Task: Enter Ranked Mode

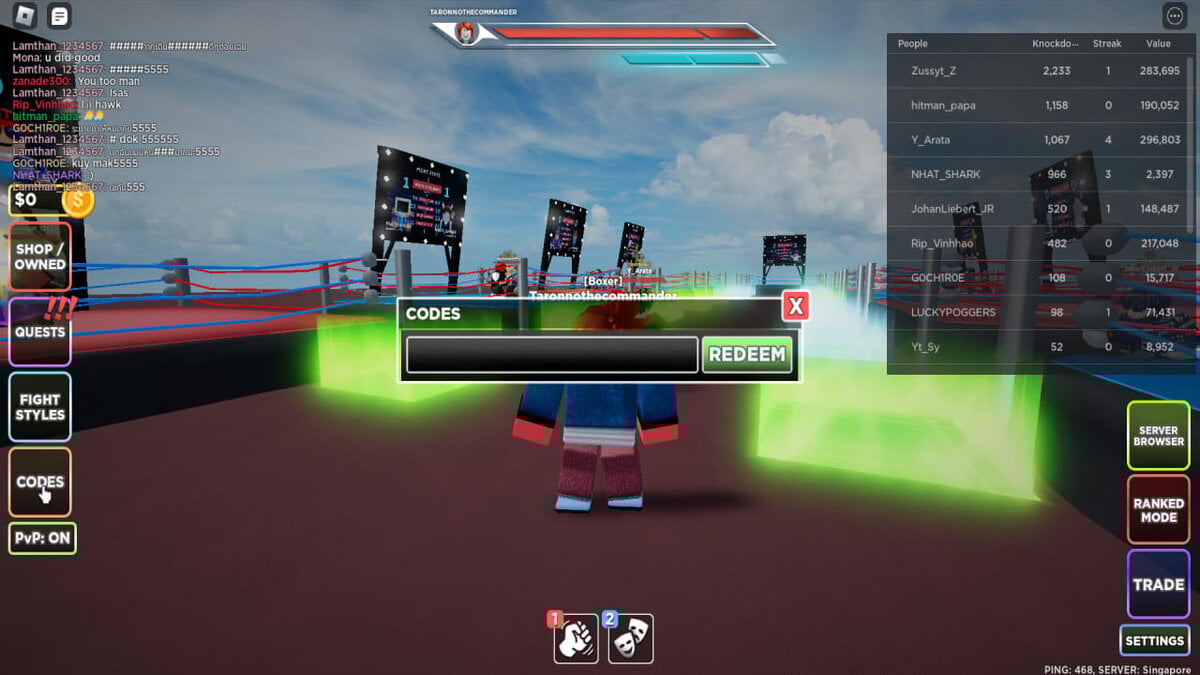Action: (x=1158, y=510)
